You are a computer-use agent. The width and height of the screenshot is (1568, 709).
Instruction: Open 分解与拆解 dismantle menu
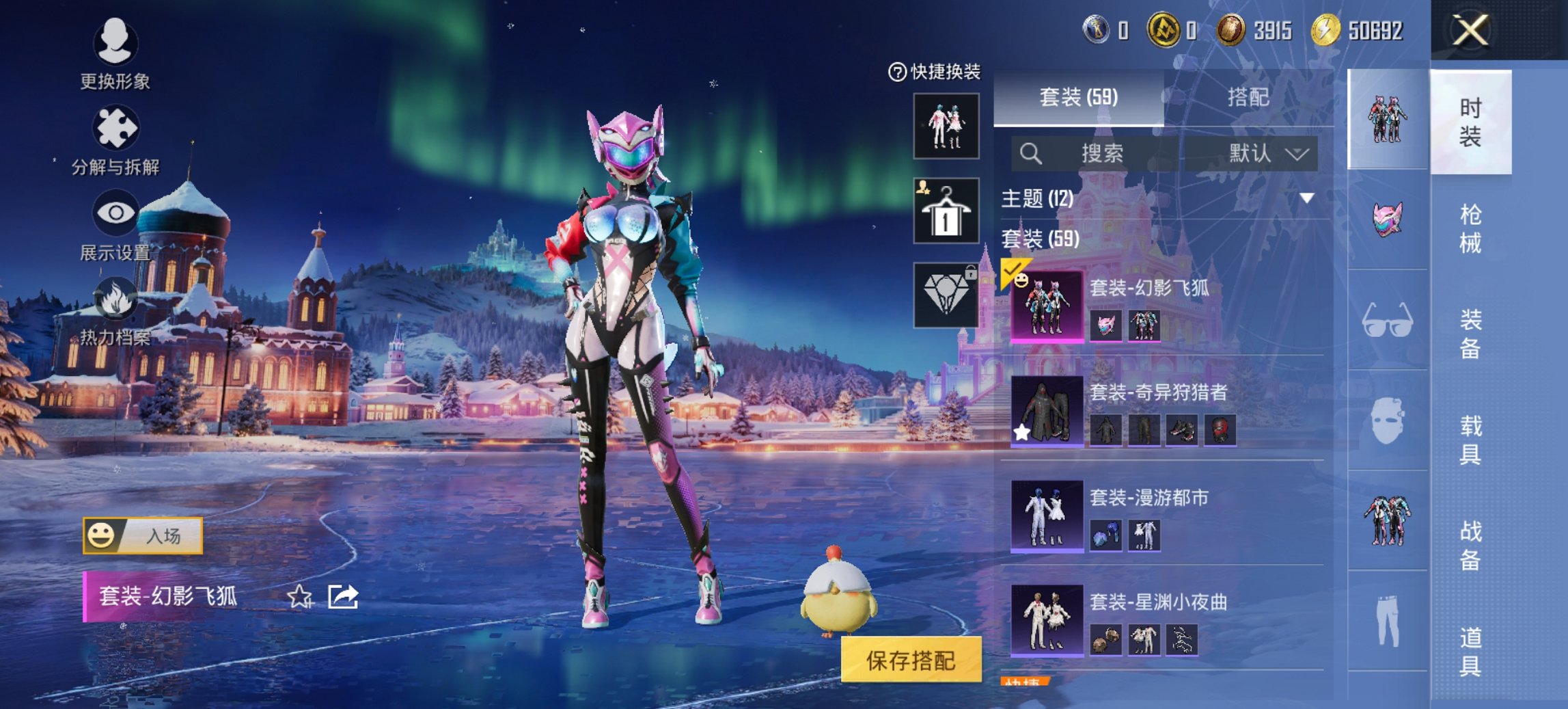click(115, 140)
